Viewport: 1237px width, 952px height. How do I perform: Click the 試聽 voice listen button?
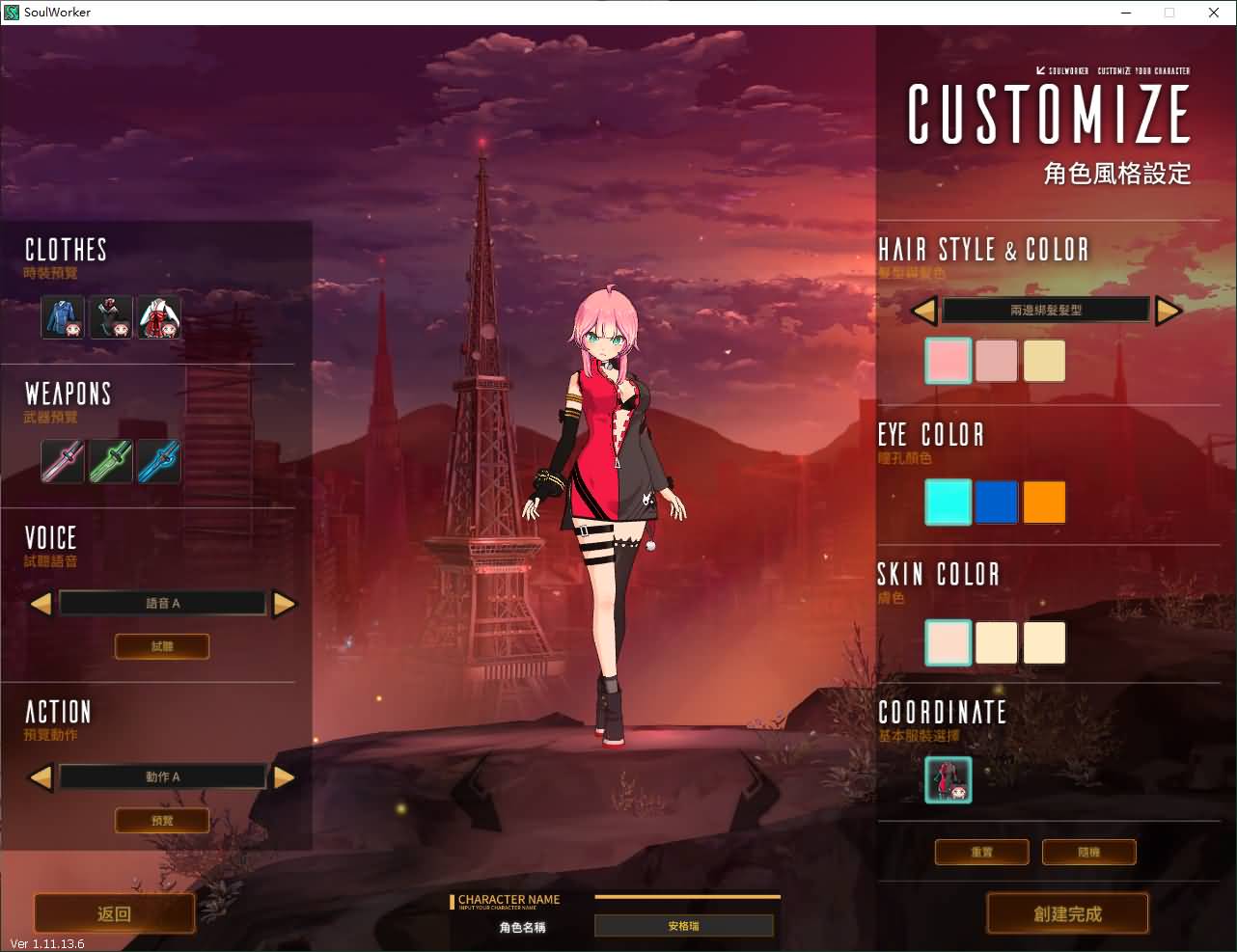coord(162,646)
